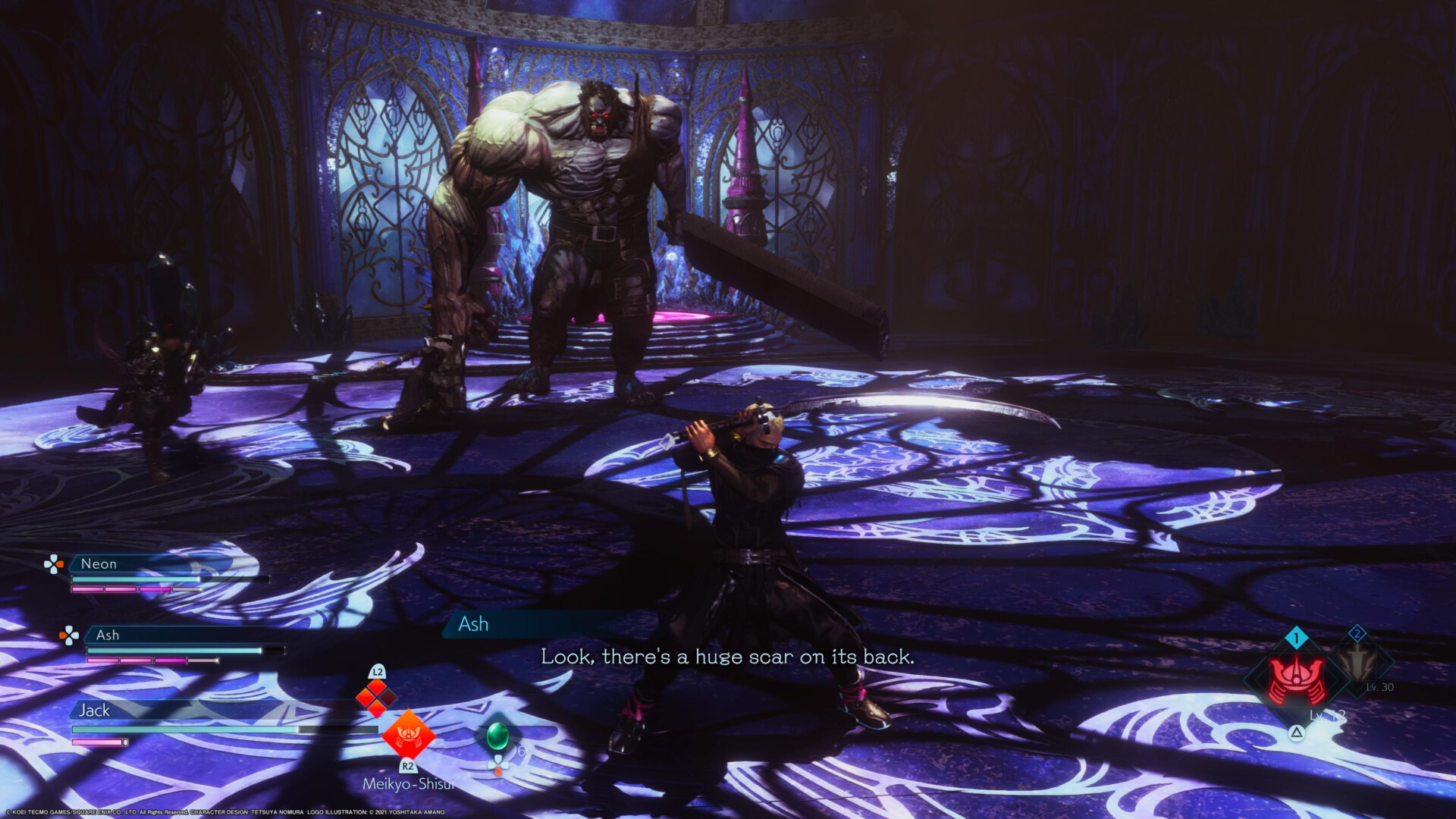Select Jack's player nameplate

pos(95,711)
